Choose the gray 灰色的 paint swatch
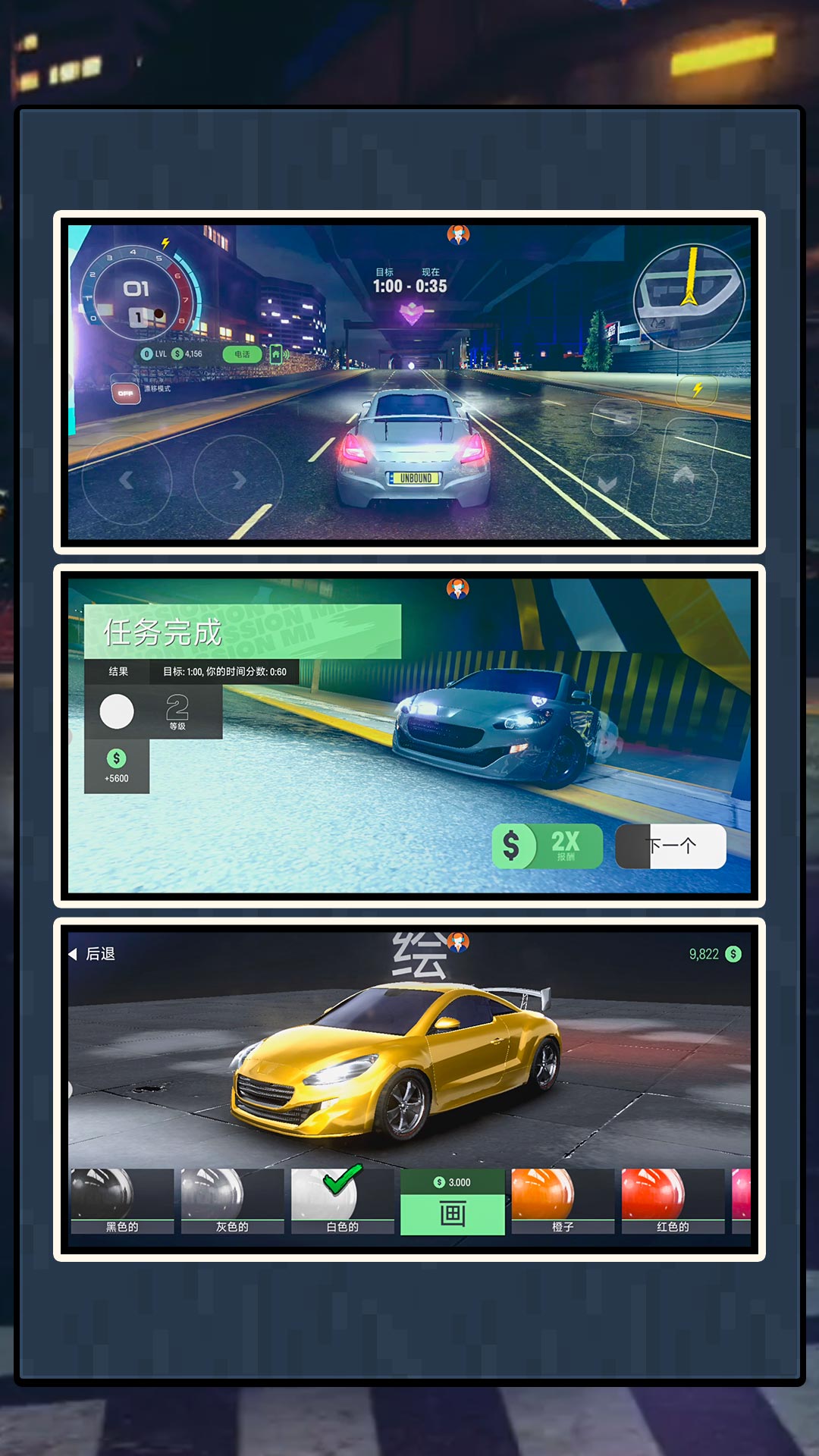Viewport: 819px width, 1456px height. tap(232, 1200)
